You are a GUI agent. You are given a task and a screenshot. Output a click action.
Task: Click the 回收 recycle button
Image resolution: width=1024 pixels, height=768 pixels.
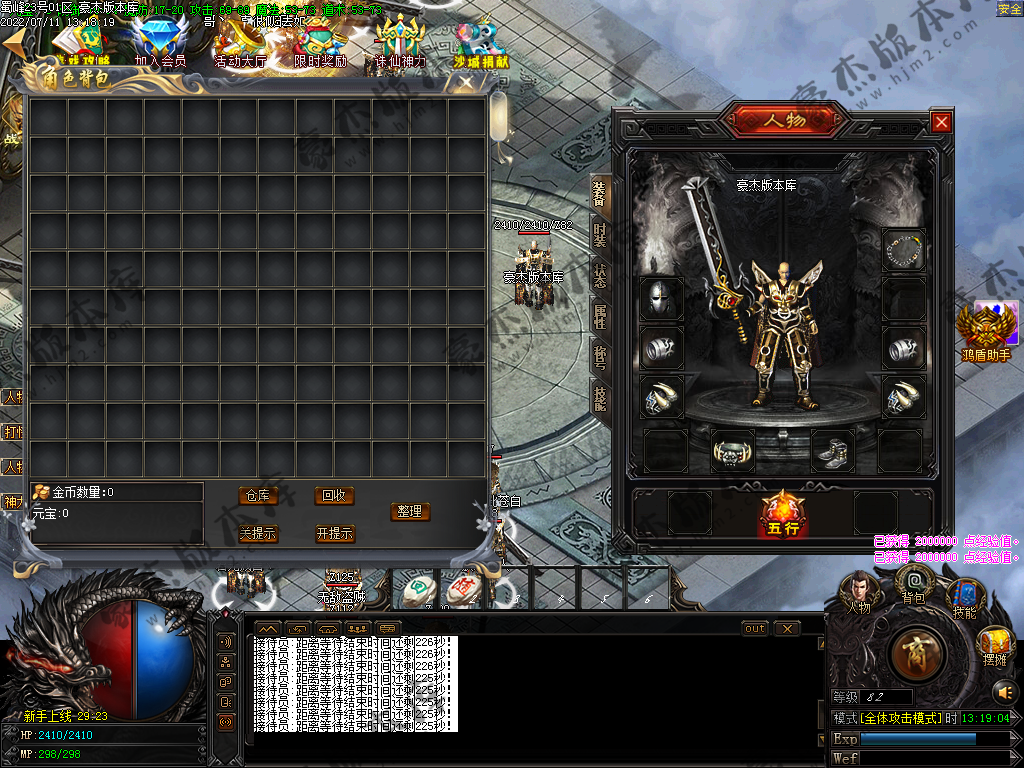334,496
